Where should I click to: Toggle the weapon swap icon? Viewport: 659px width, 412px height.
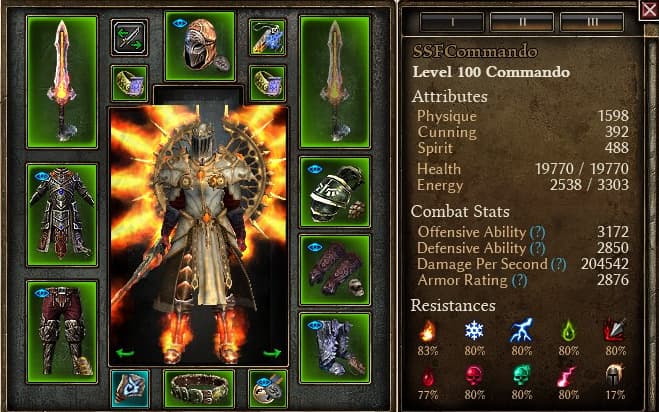pos(129,37)
